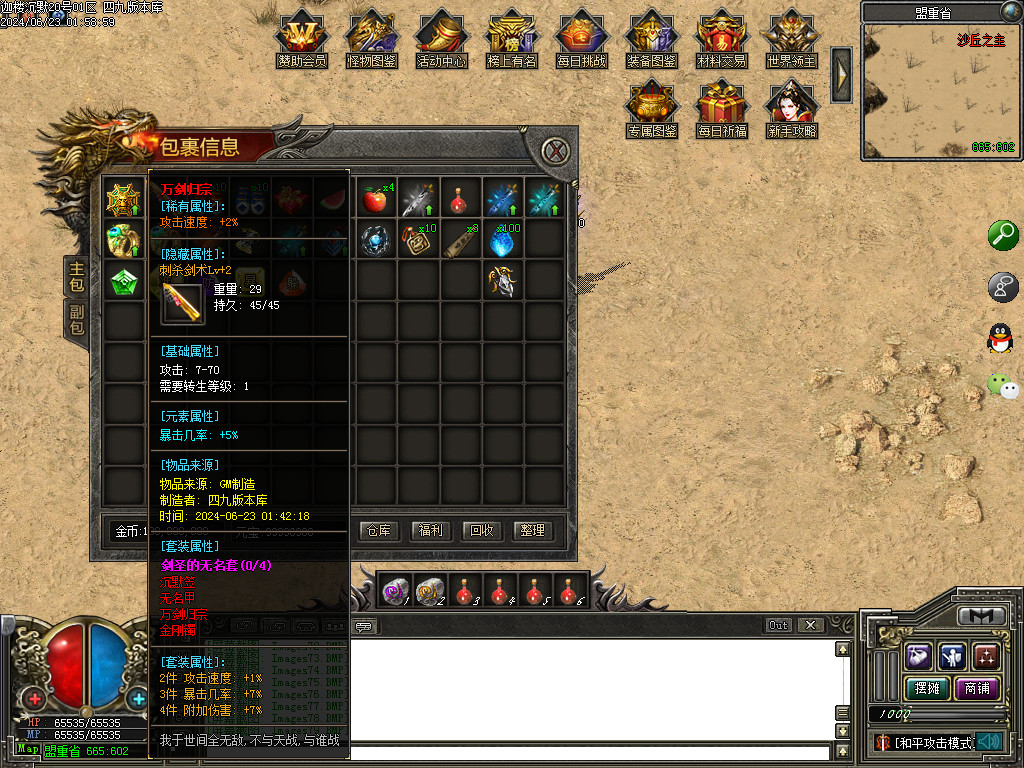Expand the top menu with the arrow
This screenshot has width=1024, height=768.
point(842,74)
